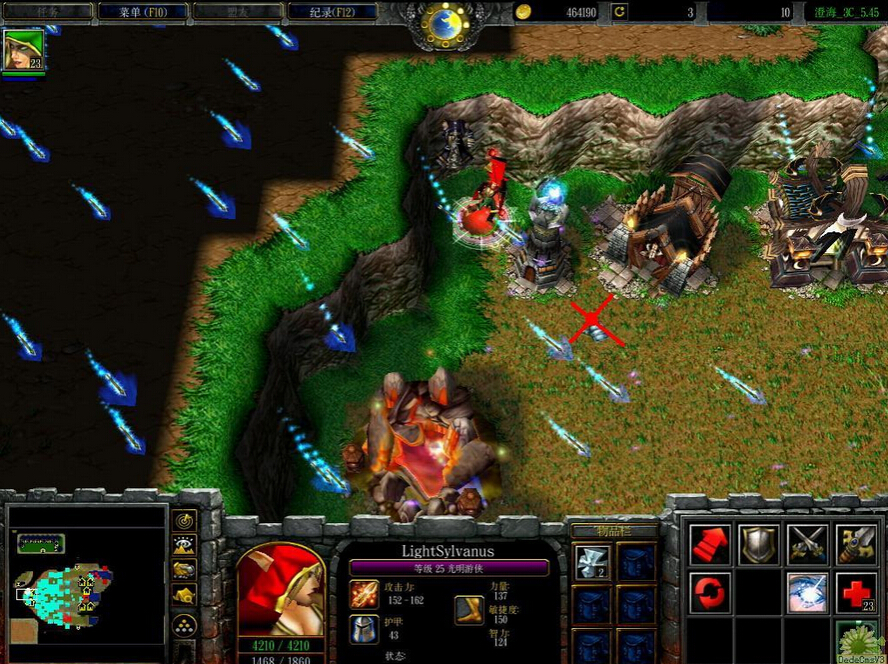
Task: Select the hero icon under the menu bar
Action: [23, 50]
